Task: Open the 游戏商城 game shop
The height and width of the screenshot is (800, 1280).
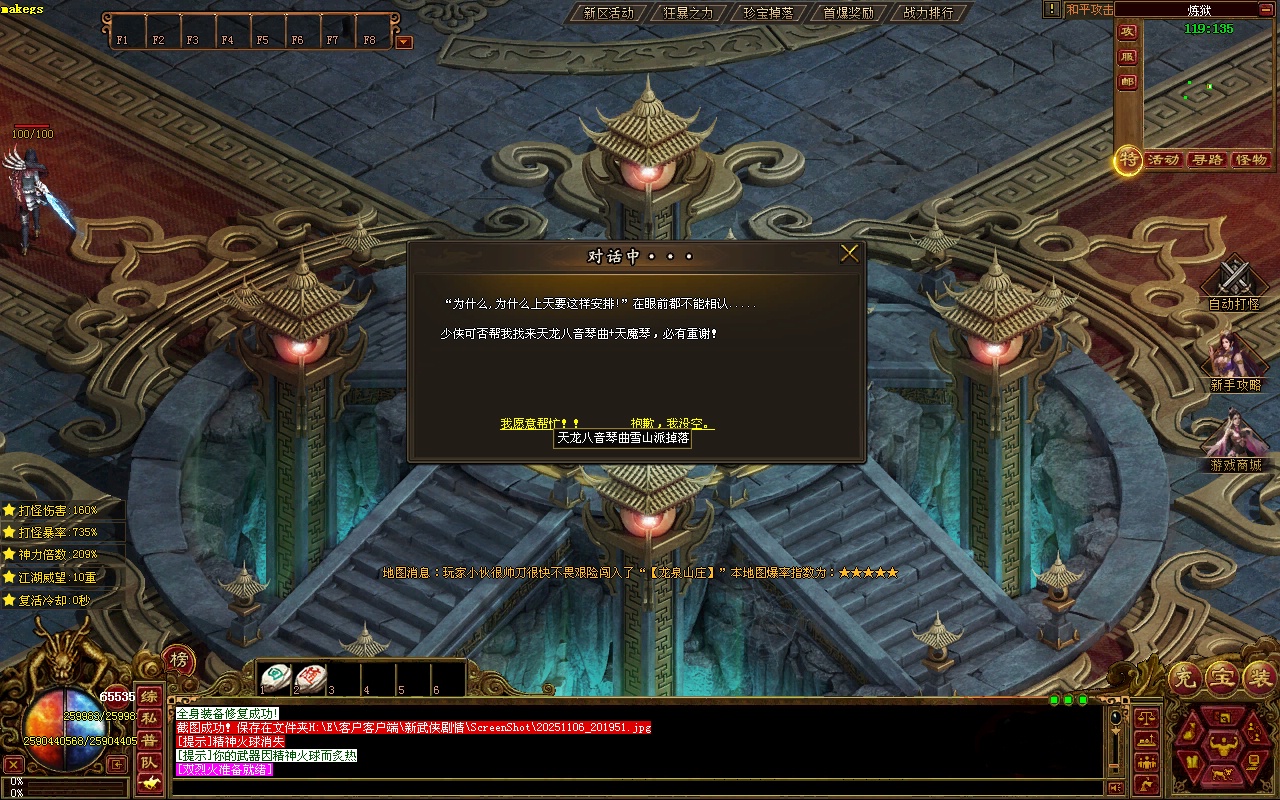Action: [1235, 441]
